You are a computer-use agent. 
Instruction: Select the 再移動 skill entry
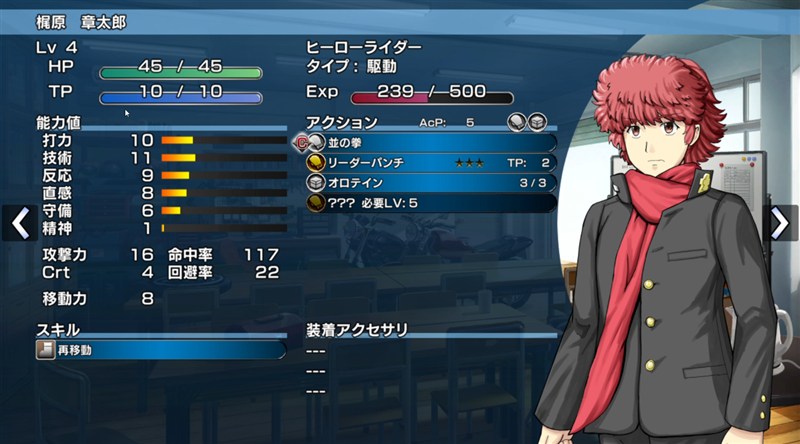160,350
